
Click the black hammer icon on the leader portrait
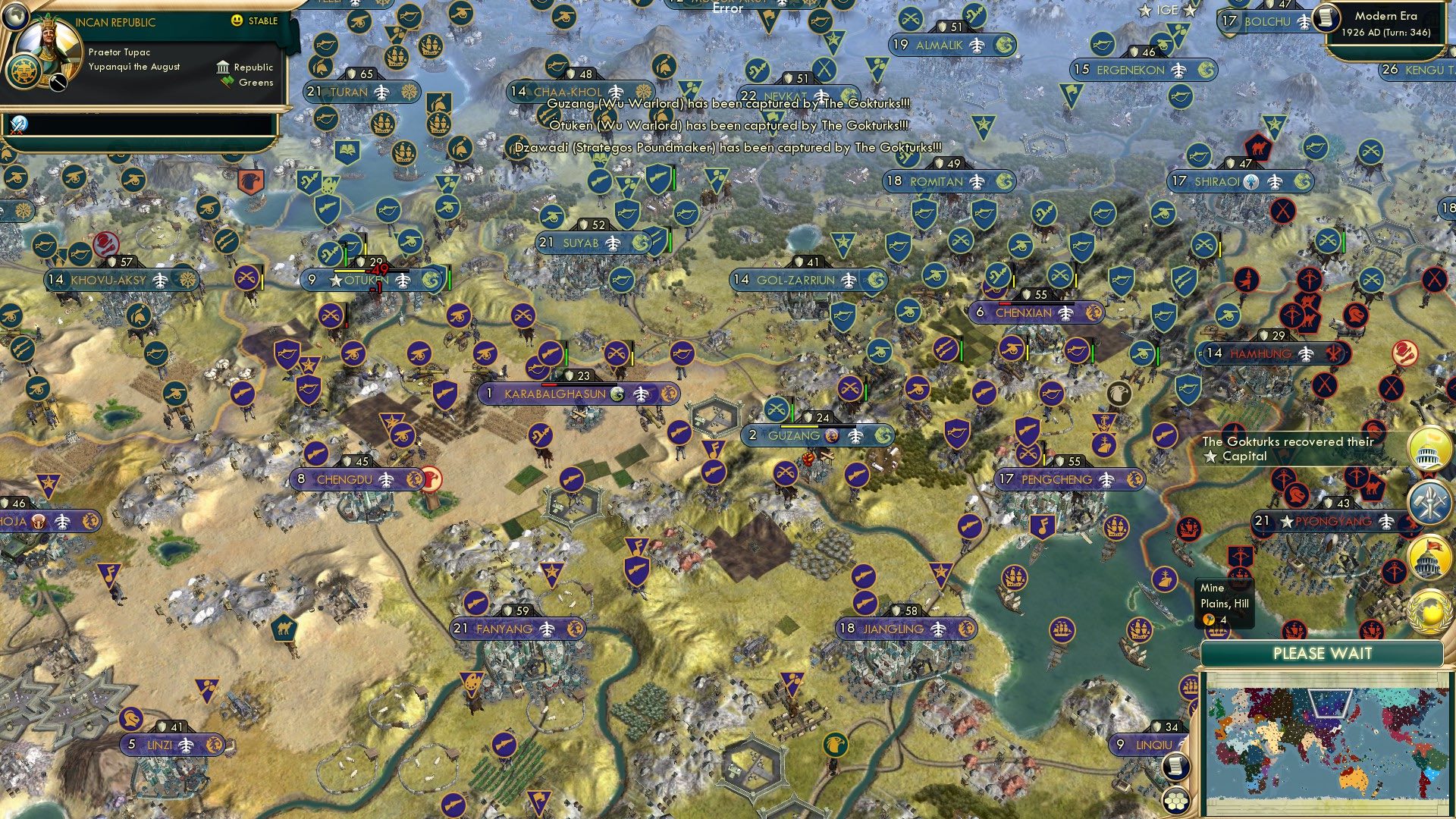coord(58,83)
